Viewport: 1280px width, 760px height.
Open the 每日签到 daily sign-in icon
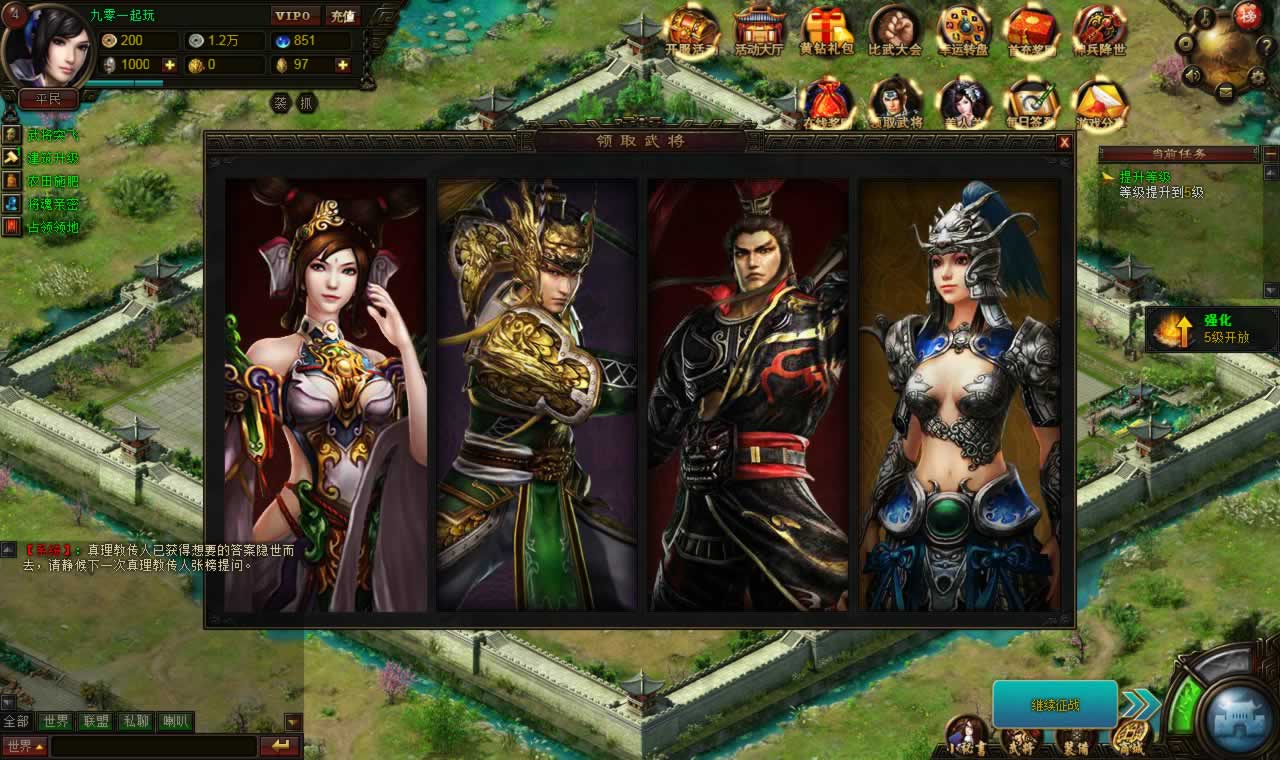[x=1031, y=102]
